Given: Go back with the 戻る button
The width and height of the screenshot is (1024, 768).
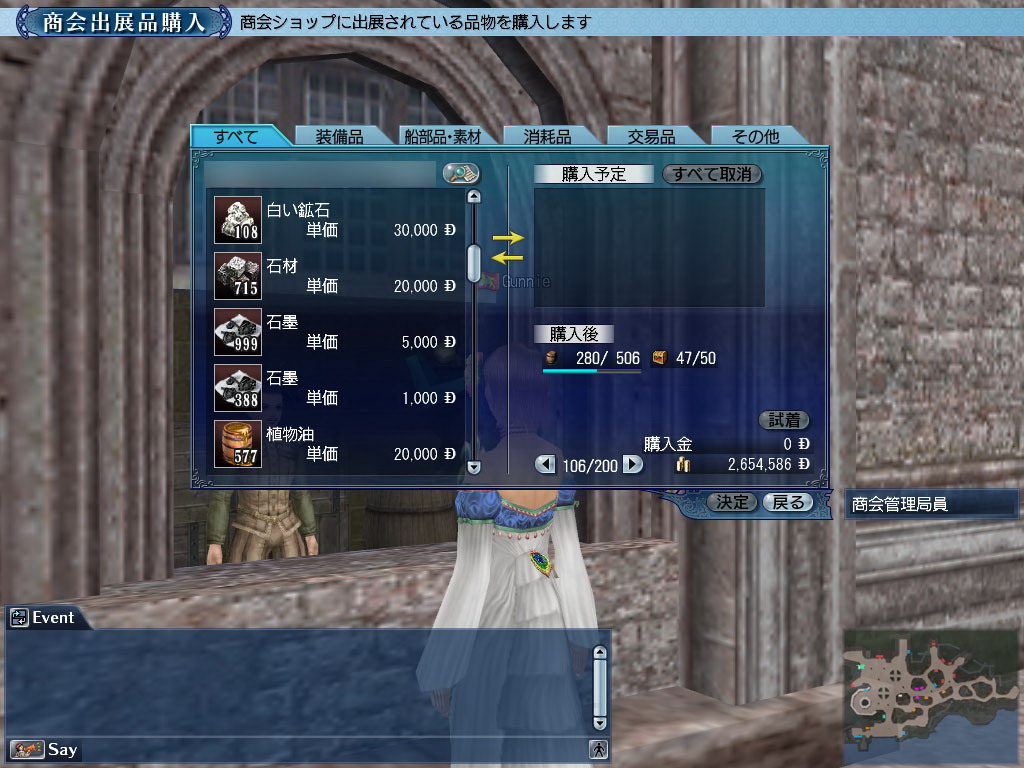Looking at the screenshot, I should pyautogui.click(x=786, y=502).
